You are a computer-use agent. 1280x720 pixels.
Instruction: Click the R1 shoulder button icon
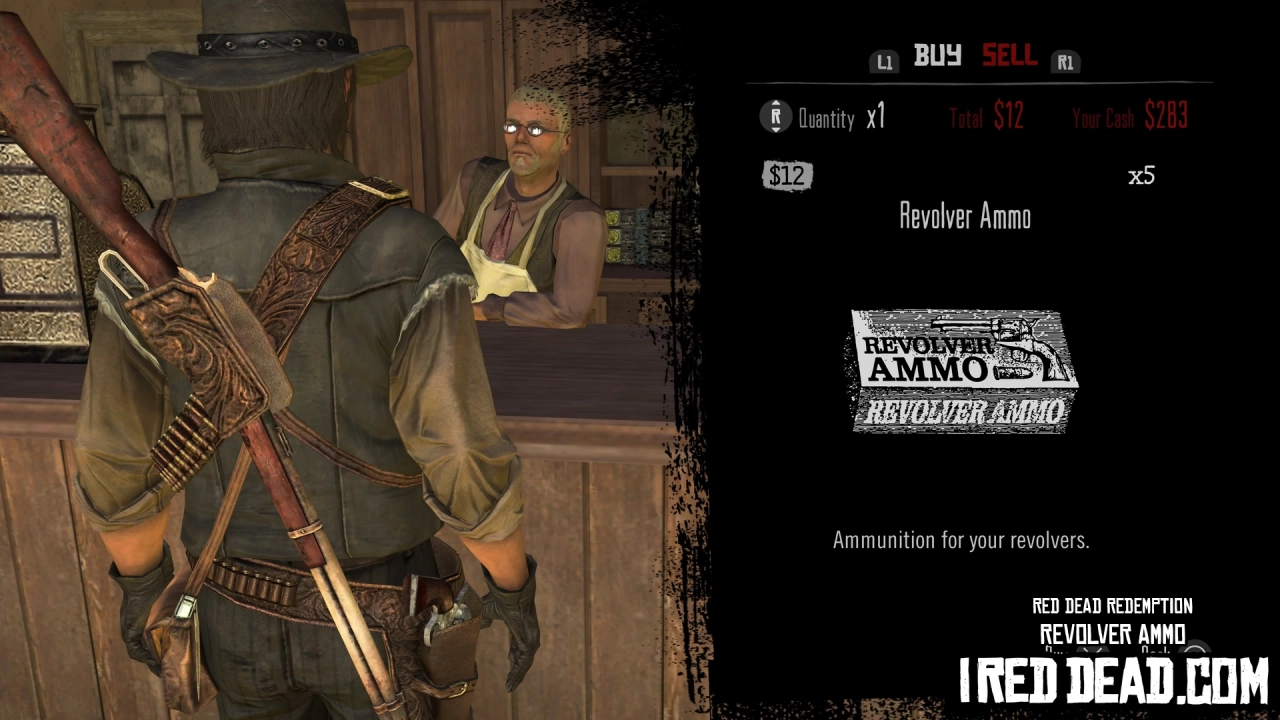point(1065,62)
